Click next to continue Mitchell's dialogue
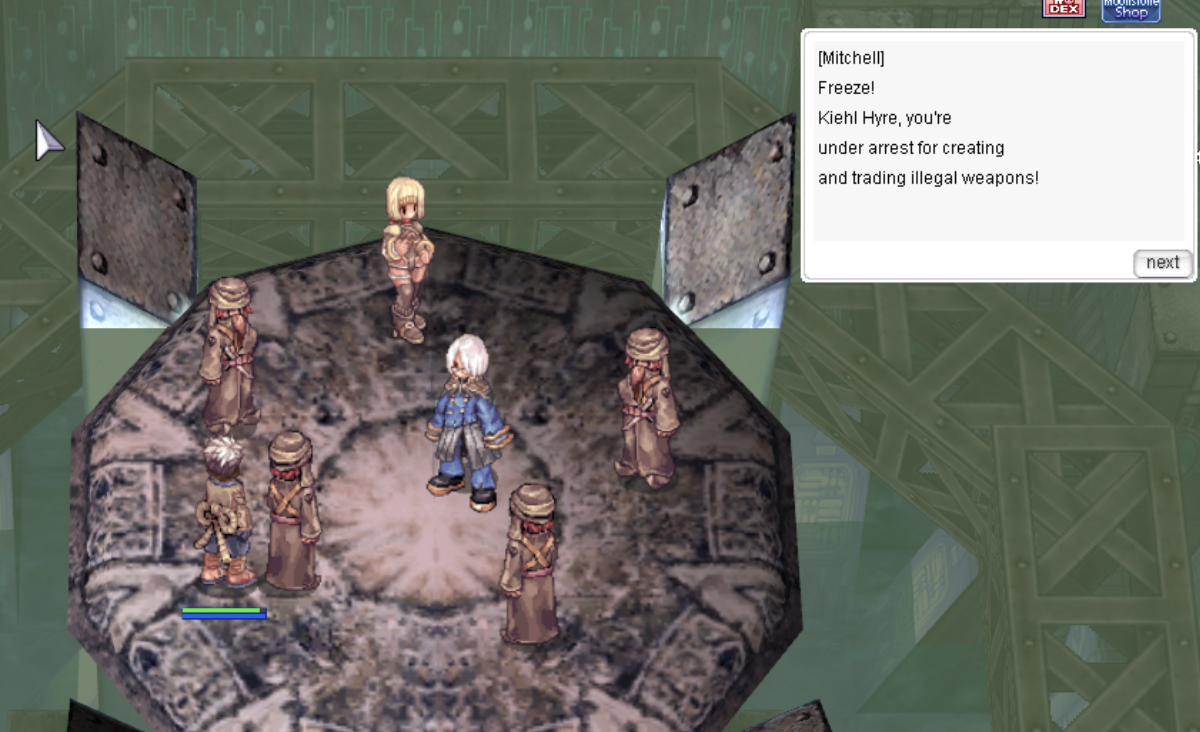 (1162, 263)
